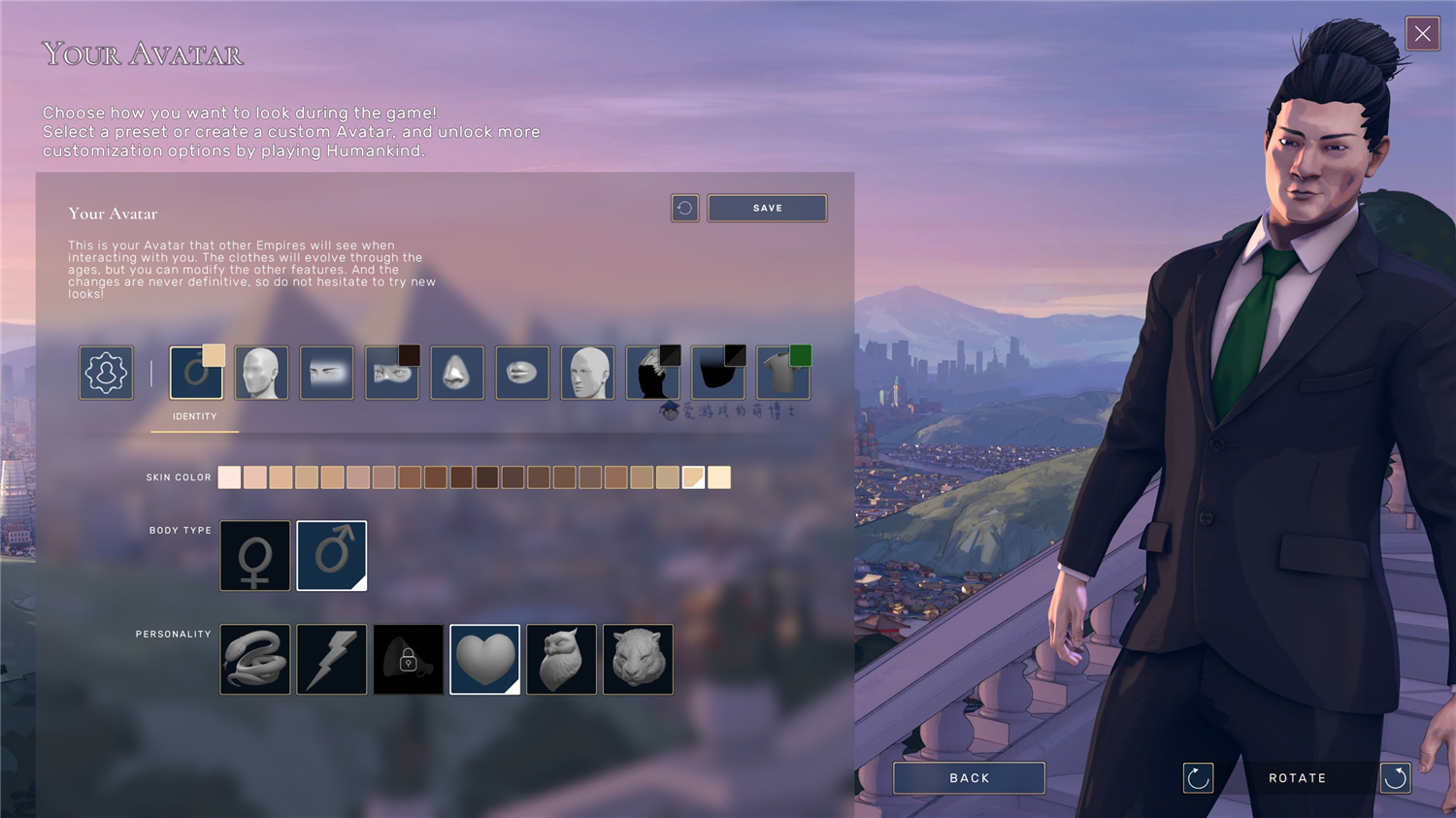Select the owl personality

(x=561, y=660)
